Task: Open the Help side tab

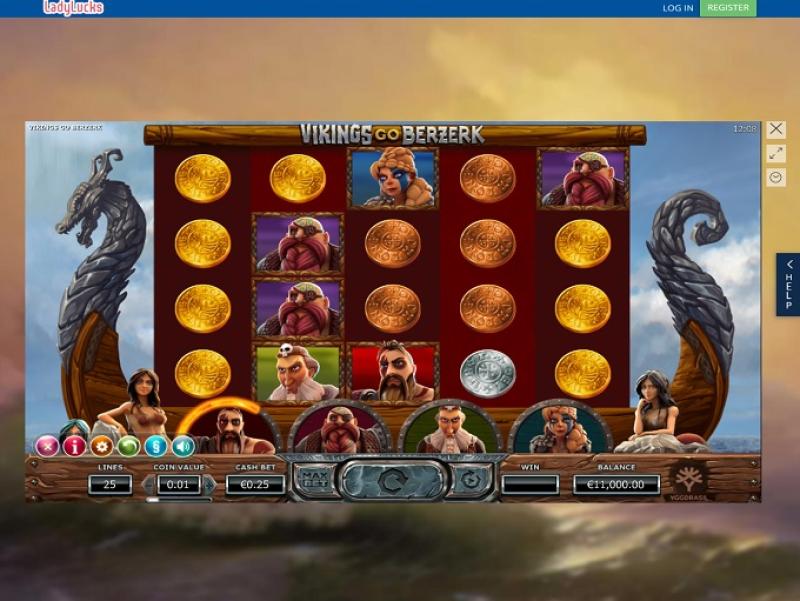Action: click(788, 285)
